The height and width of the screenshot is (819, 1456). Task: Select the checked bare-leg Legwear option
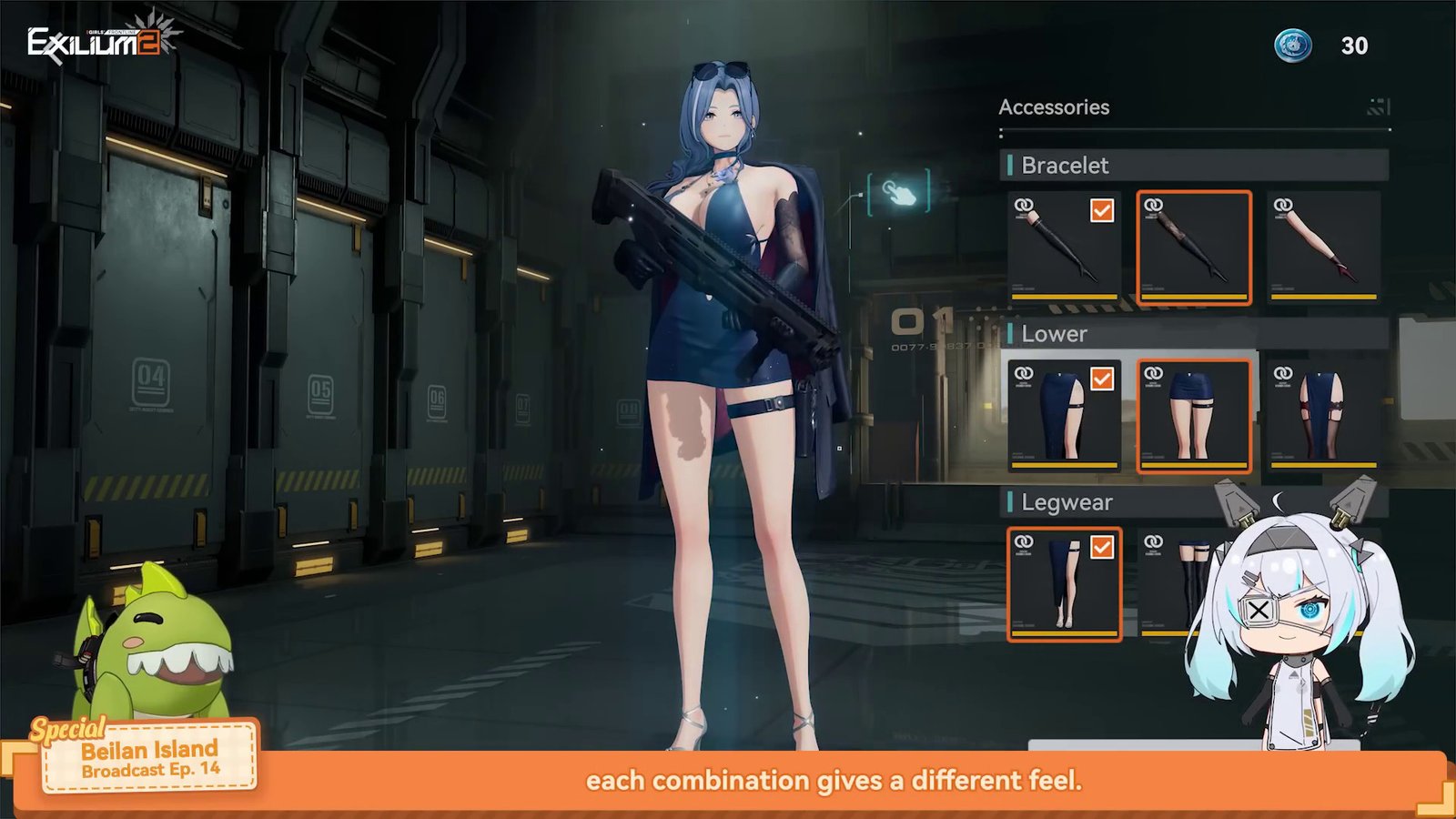point(1064,584)
